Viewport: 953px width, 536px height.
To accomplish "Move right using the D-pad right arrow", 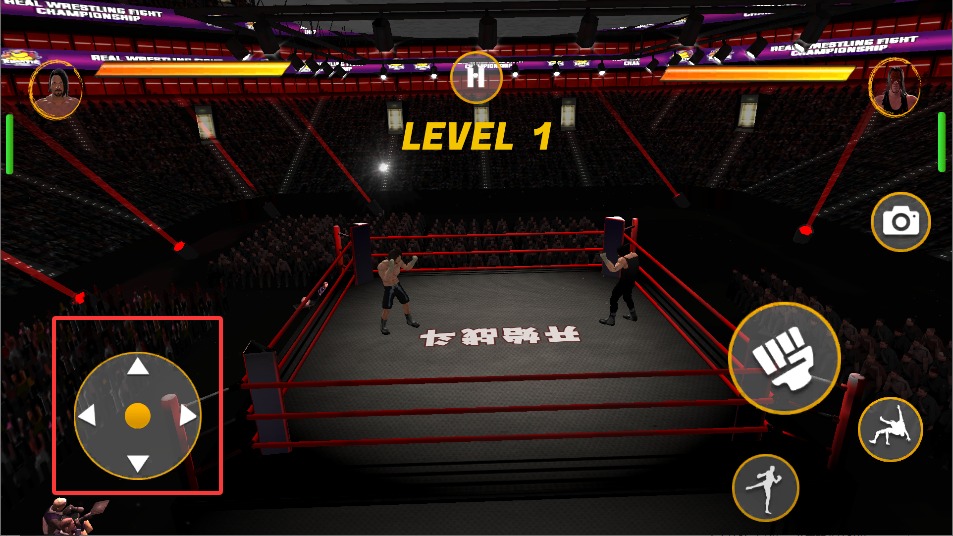I will pos(187,415).
